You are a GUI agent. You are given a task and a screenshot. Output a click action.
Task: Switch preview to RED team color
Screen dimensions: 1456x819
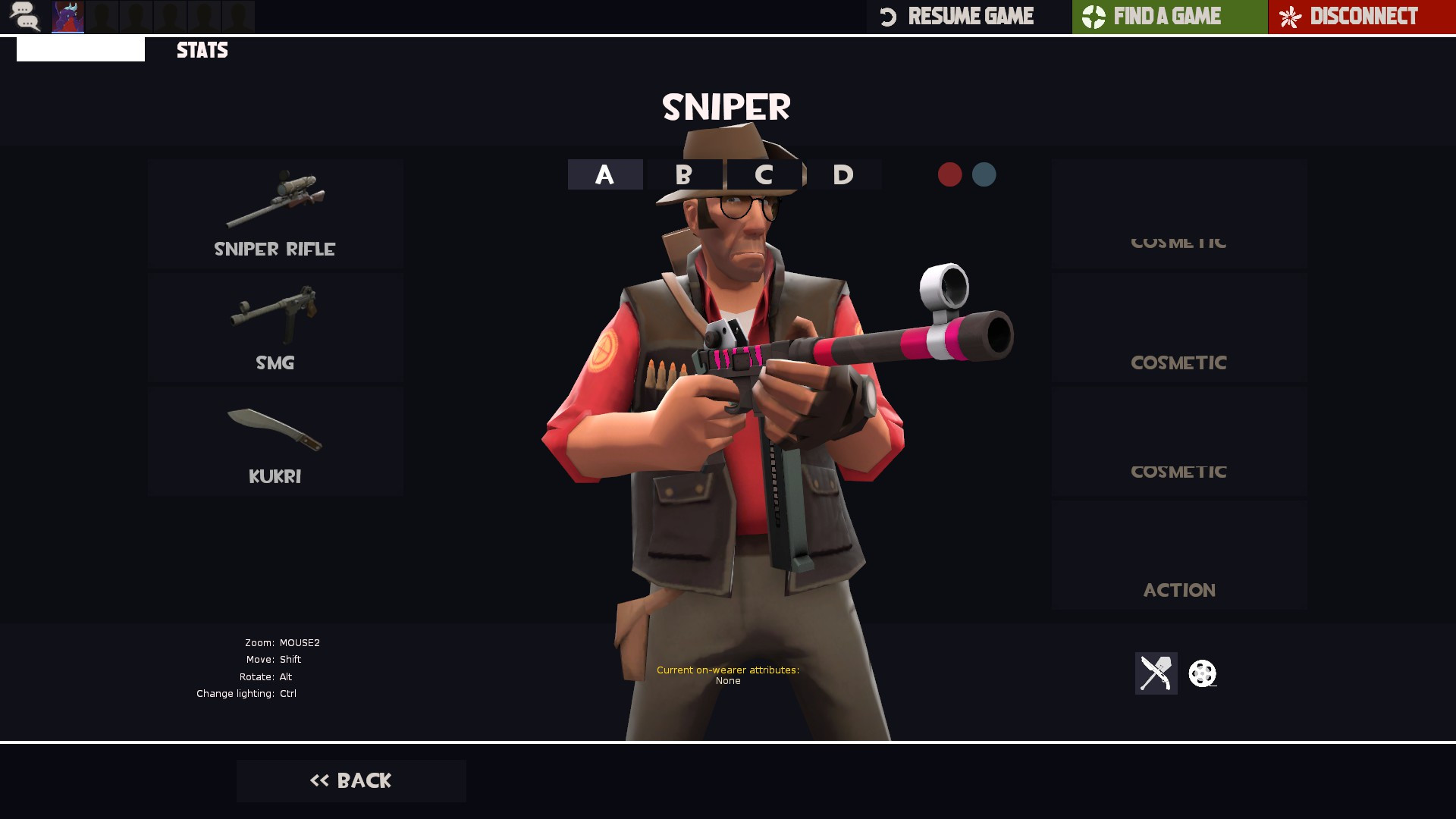[949, 174]
